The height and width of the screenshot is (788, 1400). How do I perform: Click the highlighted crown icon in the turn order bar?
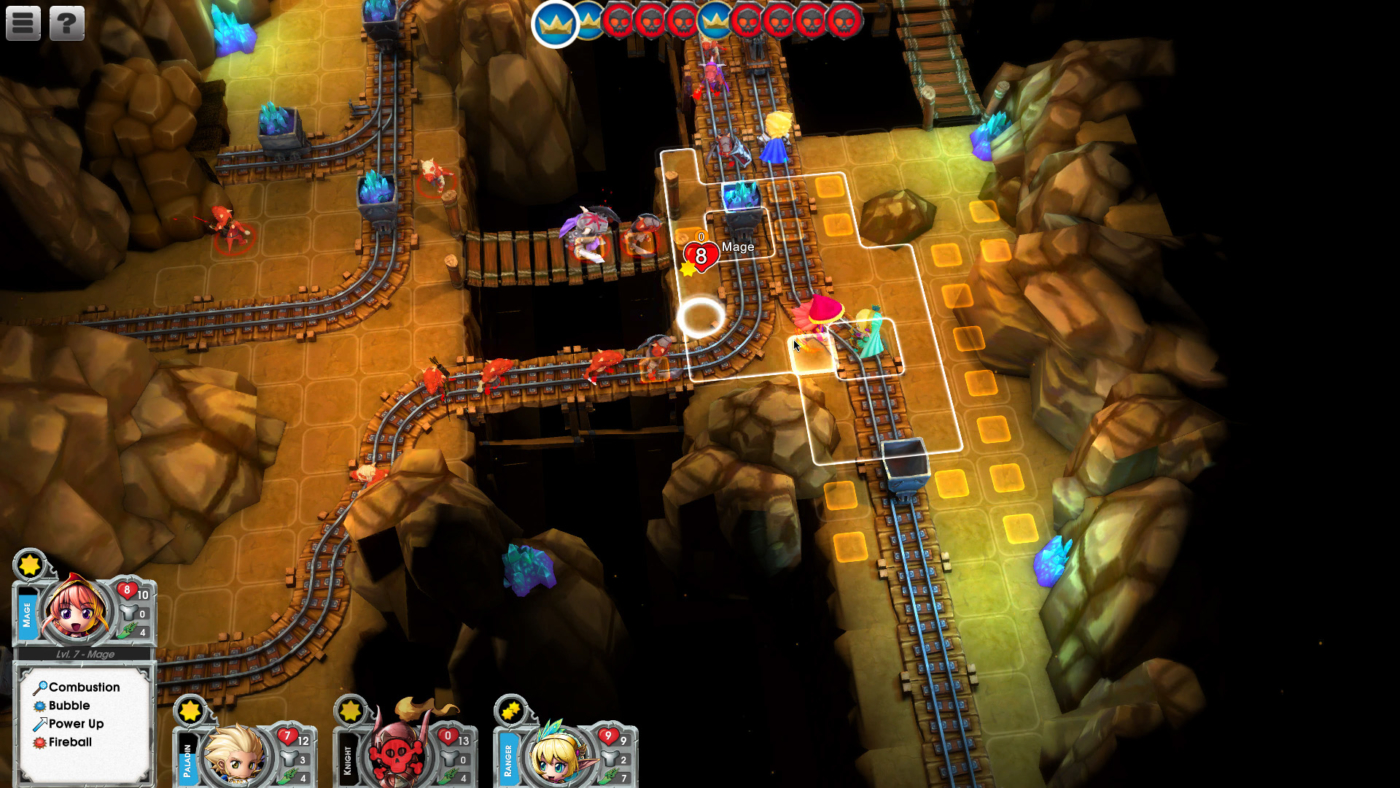[x=553, y=22]
